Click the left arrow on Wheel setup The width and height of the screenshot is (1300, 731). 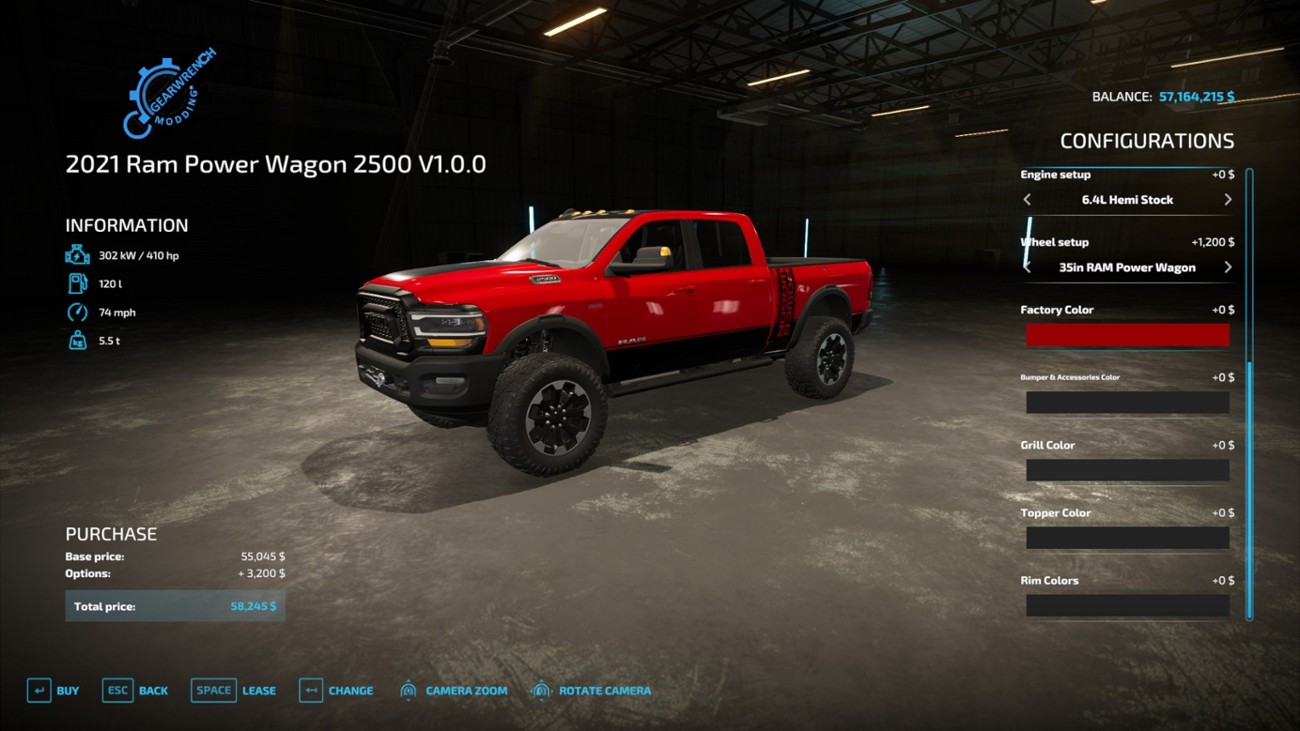pyautogui.click(x=1027, y=267)
